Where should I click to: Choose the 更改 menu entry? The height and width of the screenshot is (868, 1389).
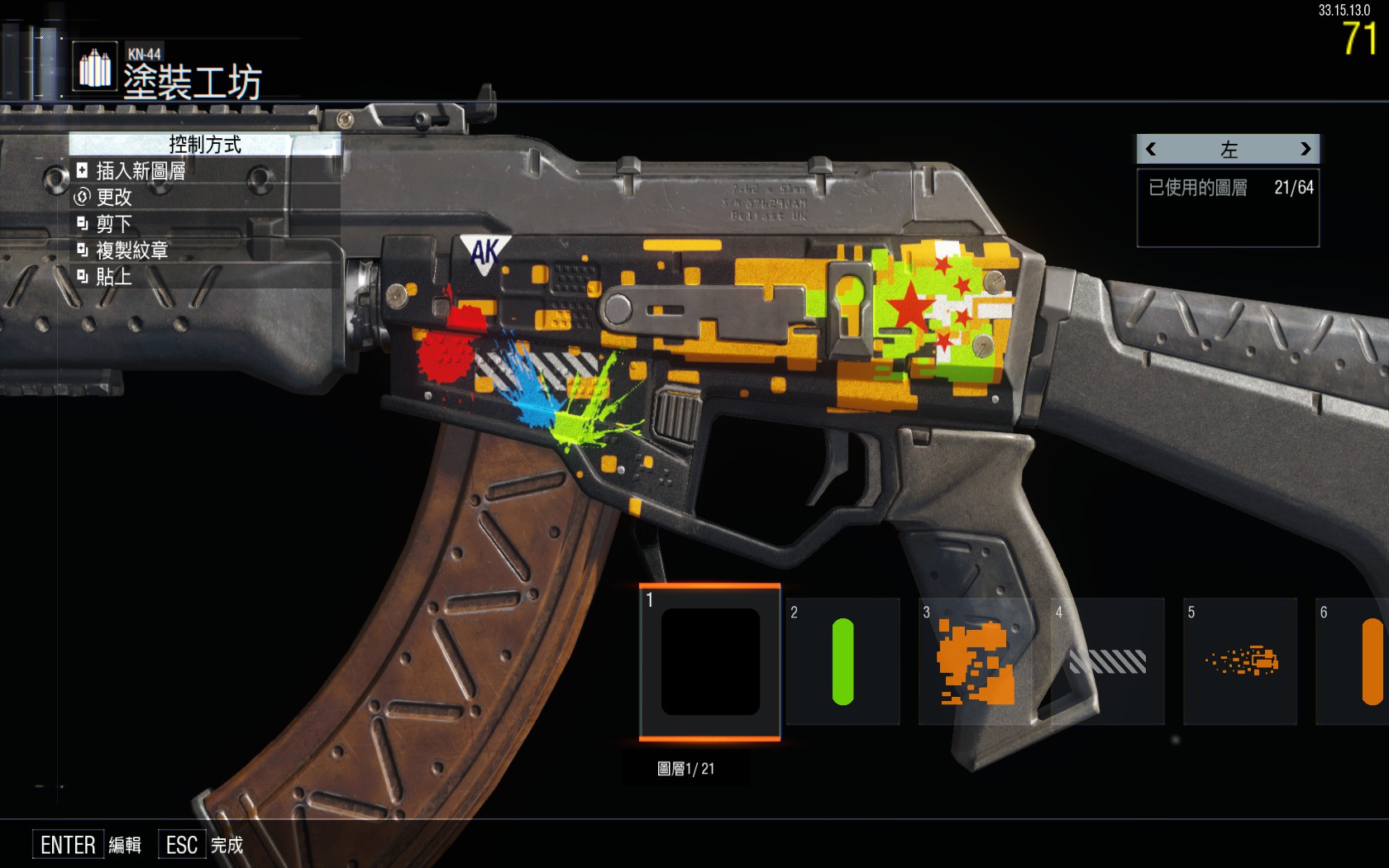click(113, 198)
